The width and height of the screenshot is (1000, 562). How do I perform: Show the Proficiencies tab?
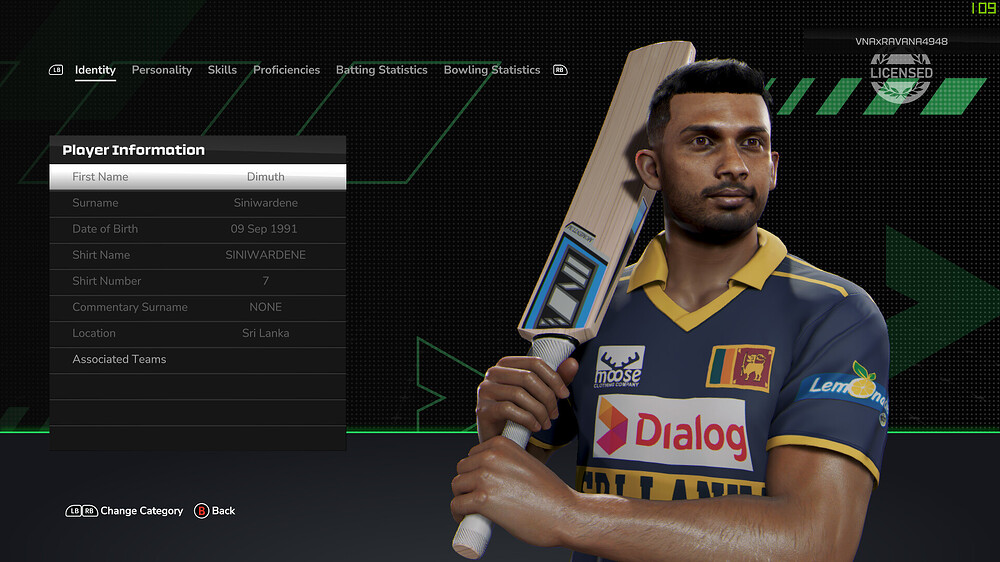(x=286, y=70)
